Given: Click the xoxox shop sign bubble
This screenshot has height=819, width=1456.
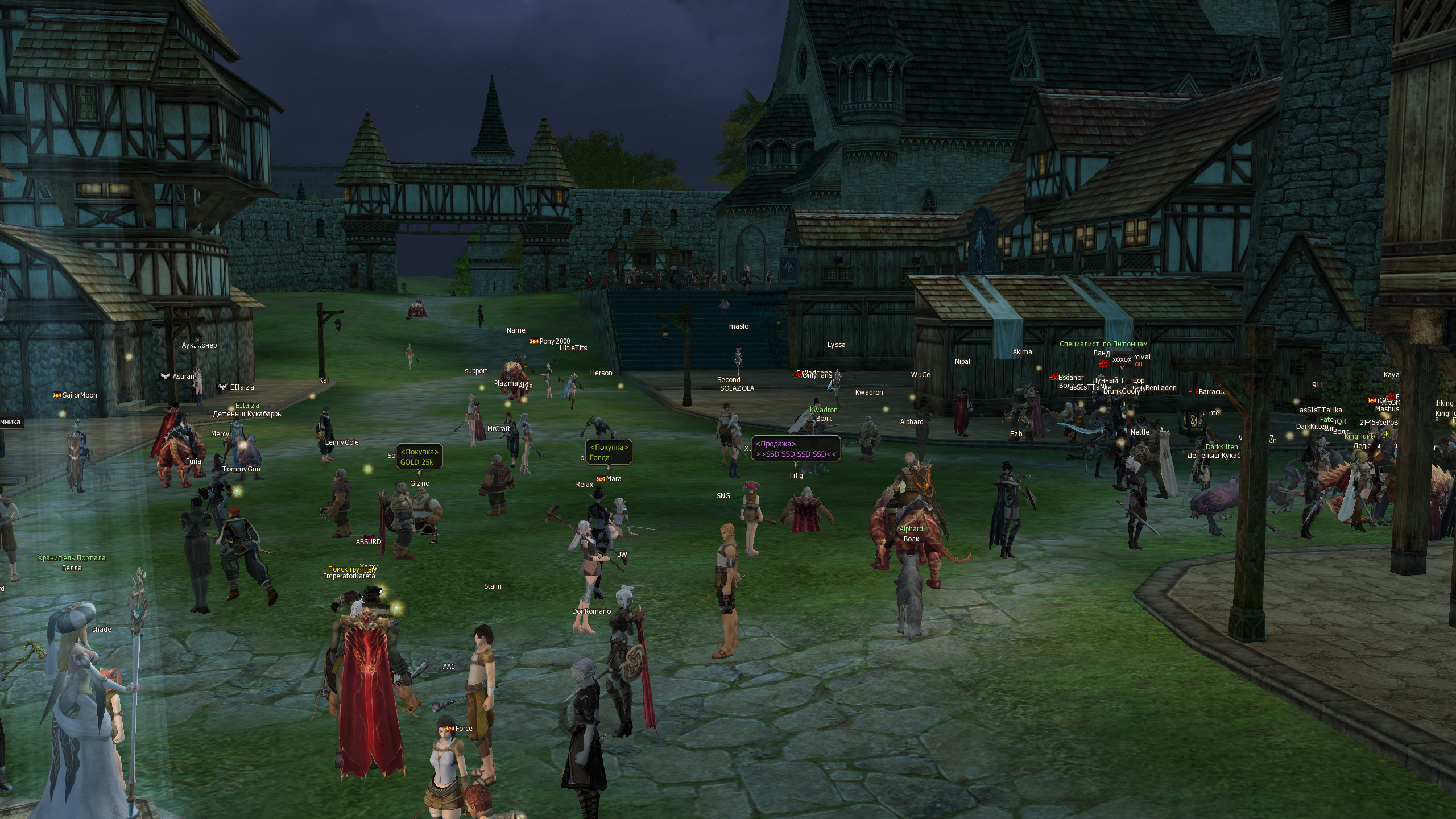Looking at the screenshot, I should pos(1122,359).
